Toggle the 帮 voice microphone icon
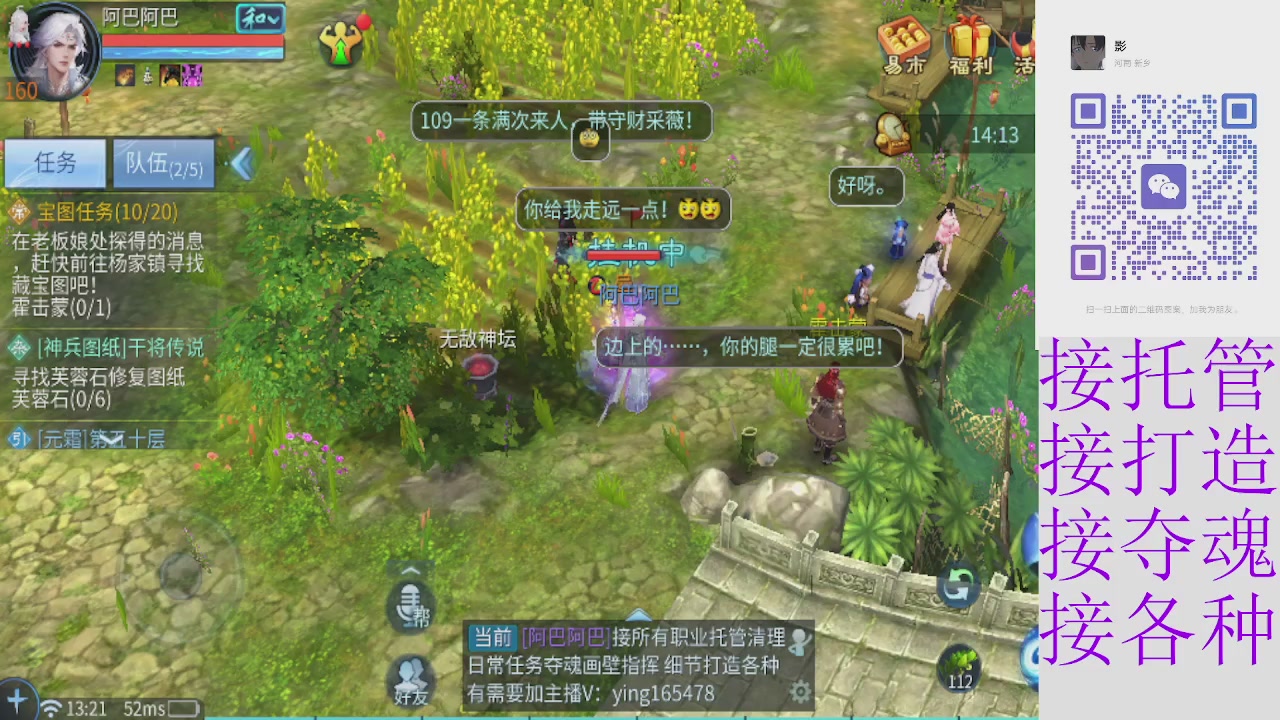The height and width of the screenshot is (720, 1280). pyautogui.click(x=411, y=605)
